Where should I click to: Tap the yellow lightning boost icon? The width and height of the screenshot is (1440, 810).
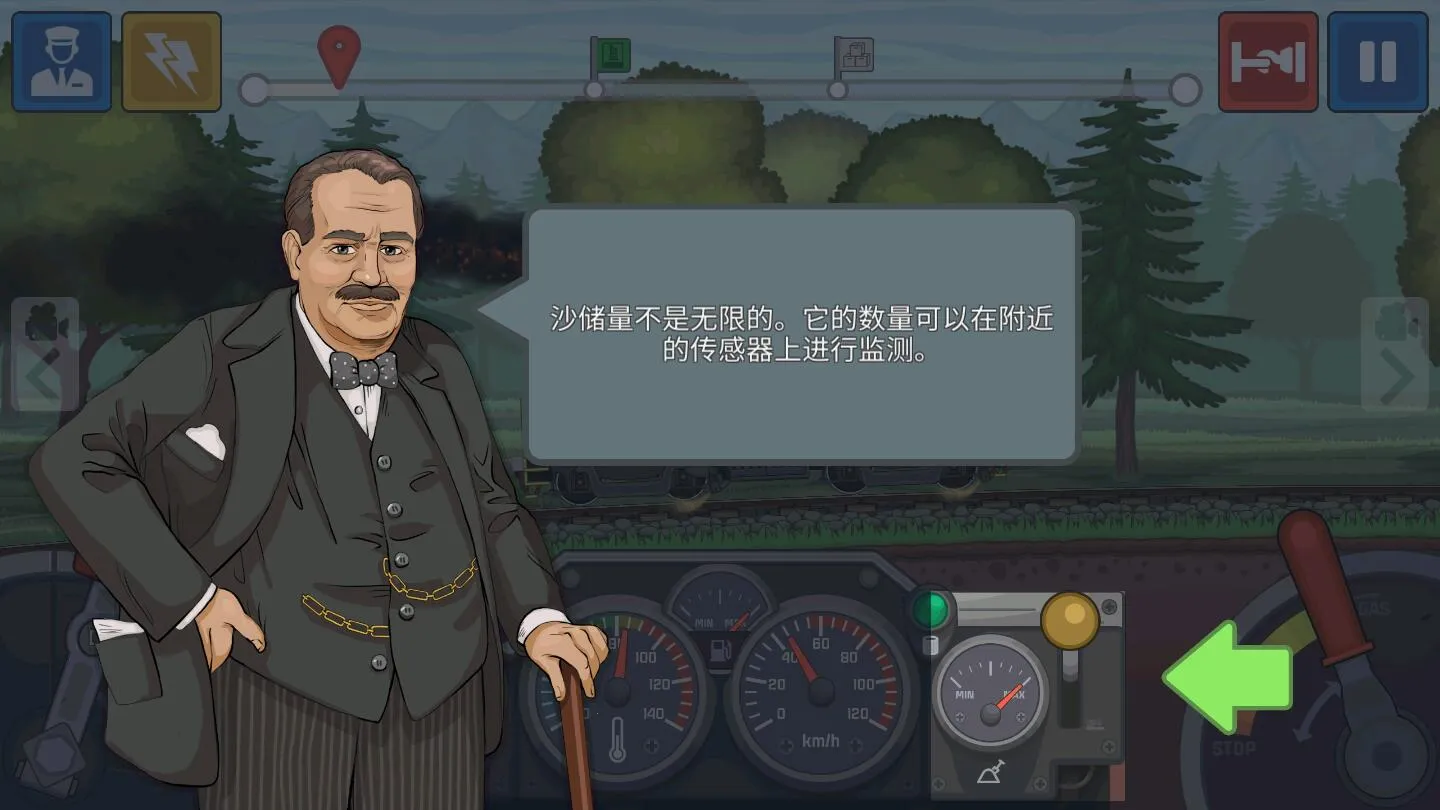pos(170,60)
